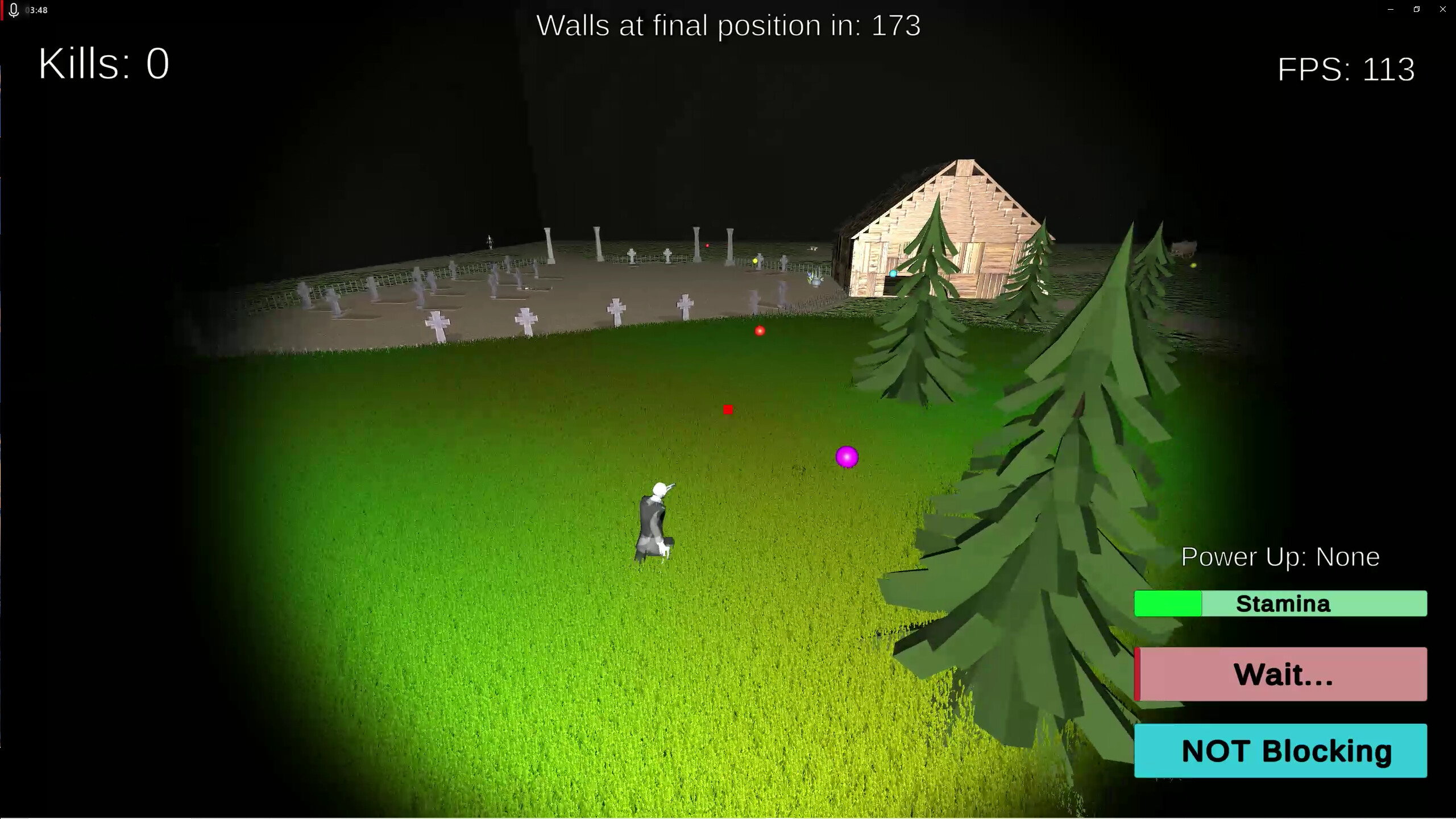
Task: Click the microphone recording indicator
Action: (14, 10)
